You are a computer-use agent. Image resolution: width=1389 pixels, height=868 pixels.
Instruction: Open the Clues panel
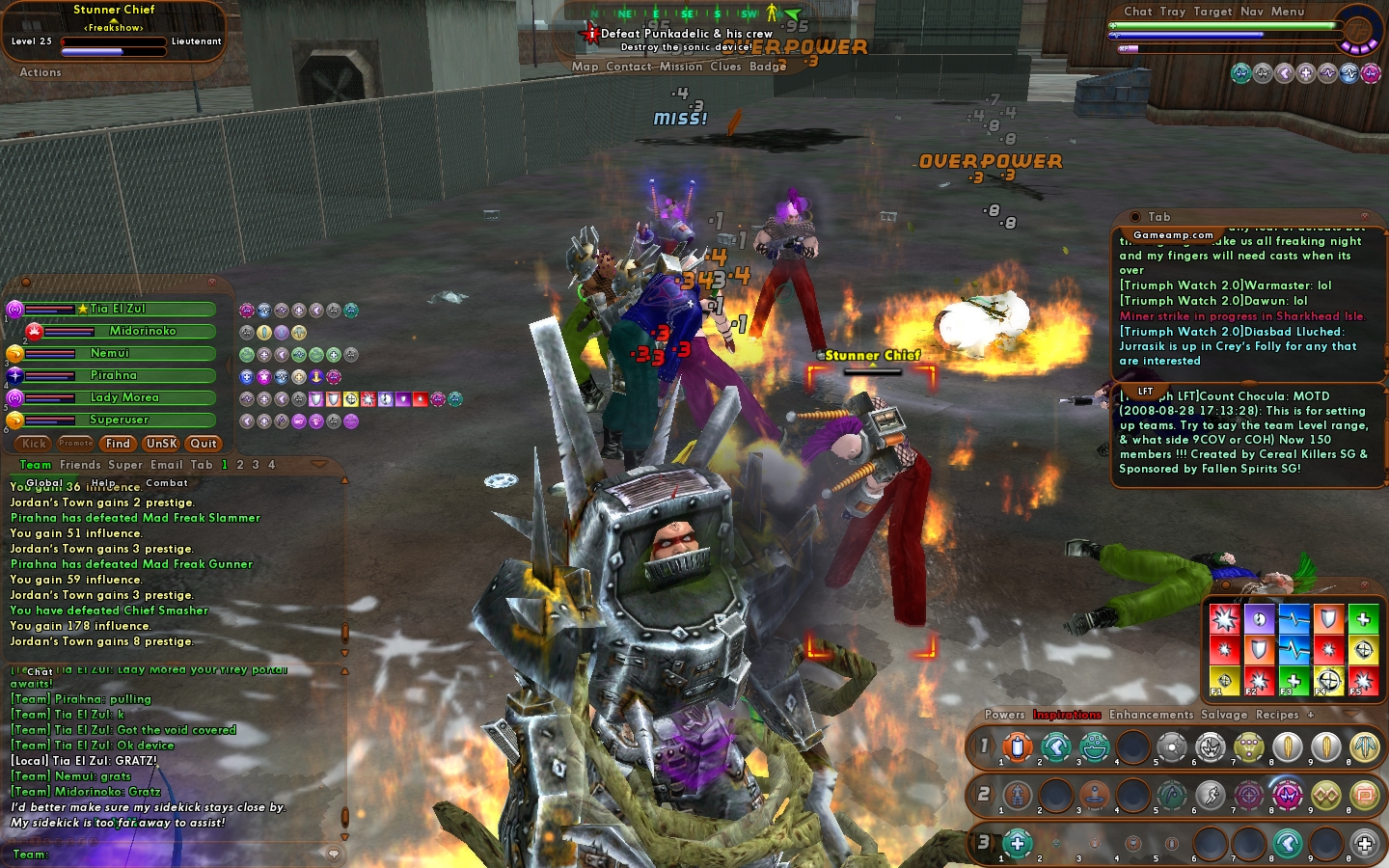725,67
